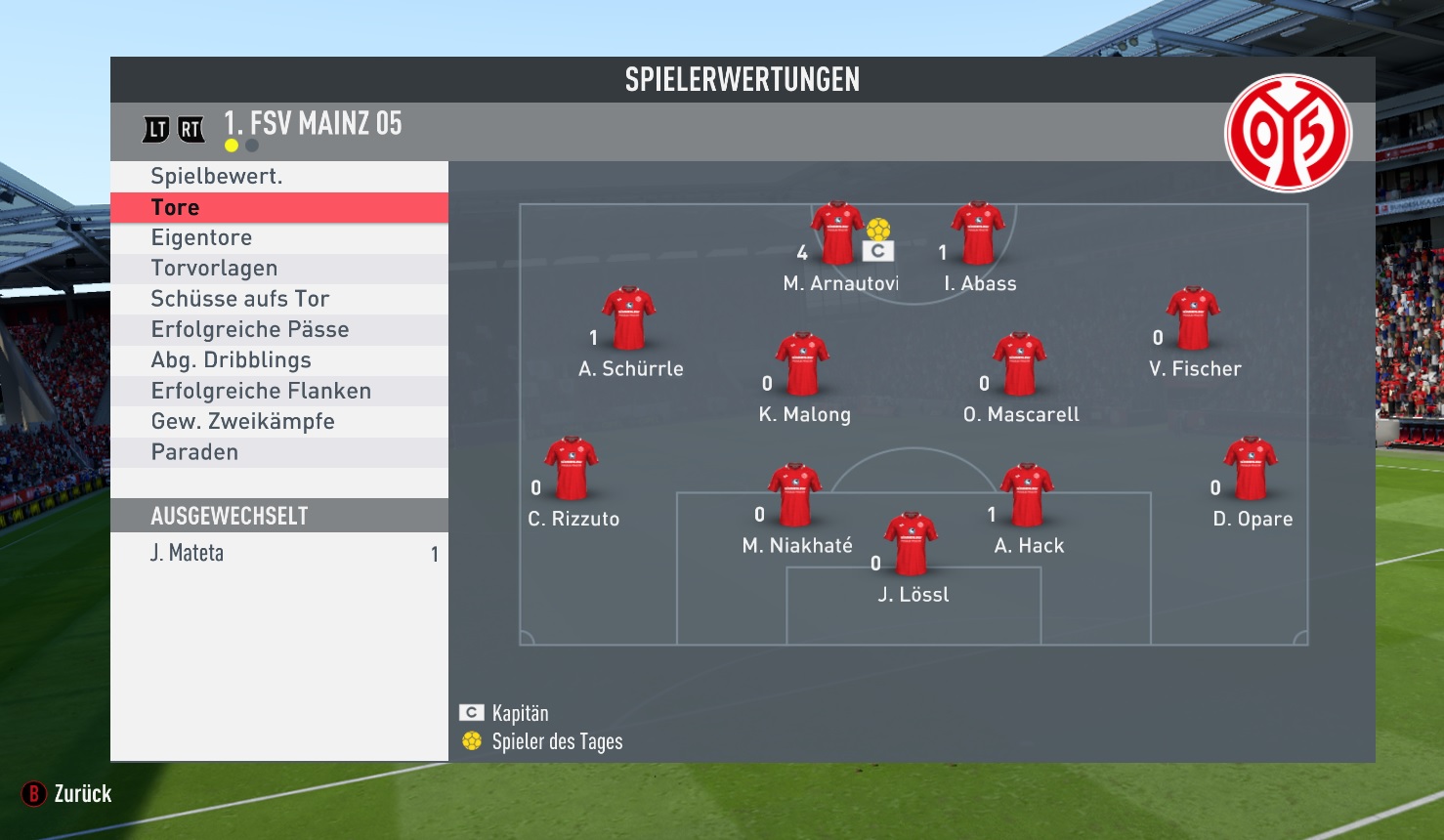Show Erfolgreiche Pässe ratings
1444x840 pixels.
pyautogui.click(x=278, y=330)
